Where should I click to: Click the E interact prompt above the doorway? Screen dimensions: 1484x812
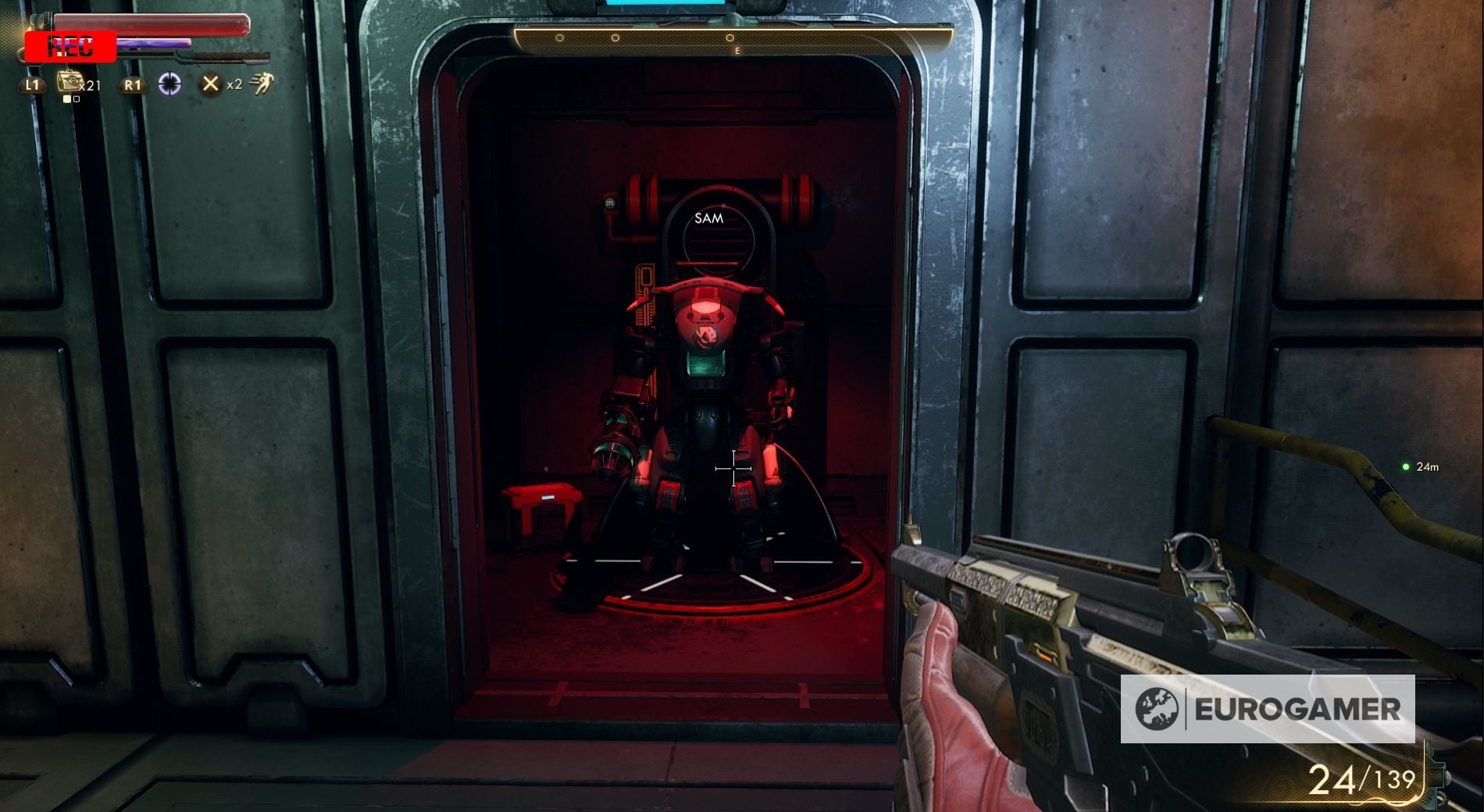737,50
